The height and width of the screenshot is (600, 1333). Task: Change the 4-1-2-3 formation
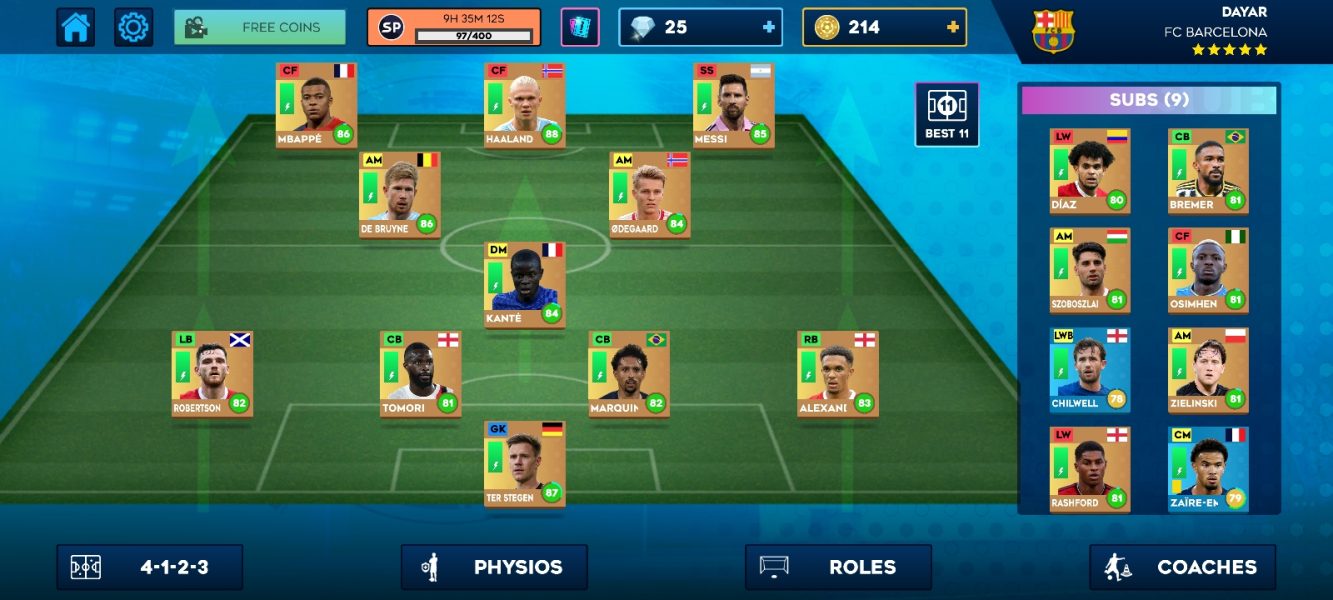[x=150, y=567]
